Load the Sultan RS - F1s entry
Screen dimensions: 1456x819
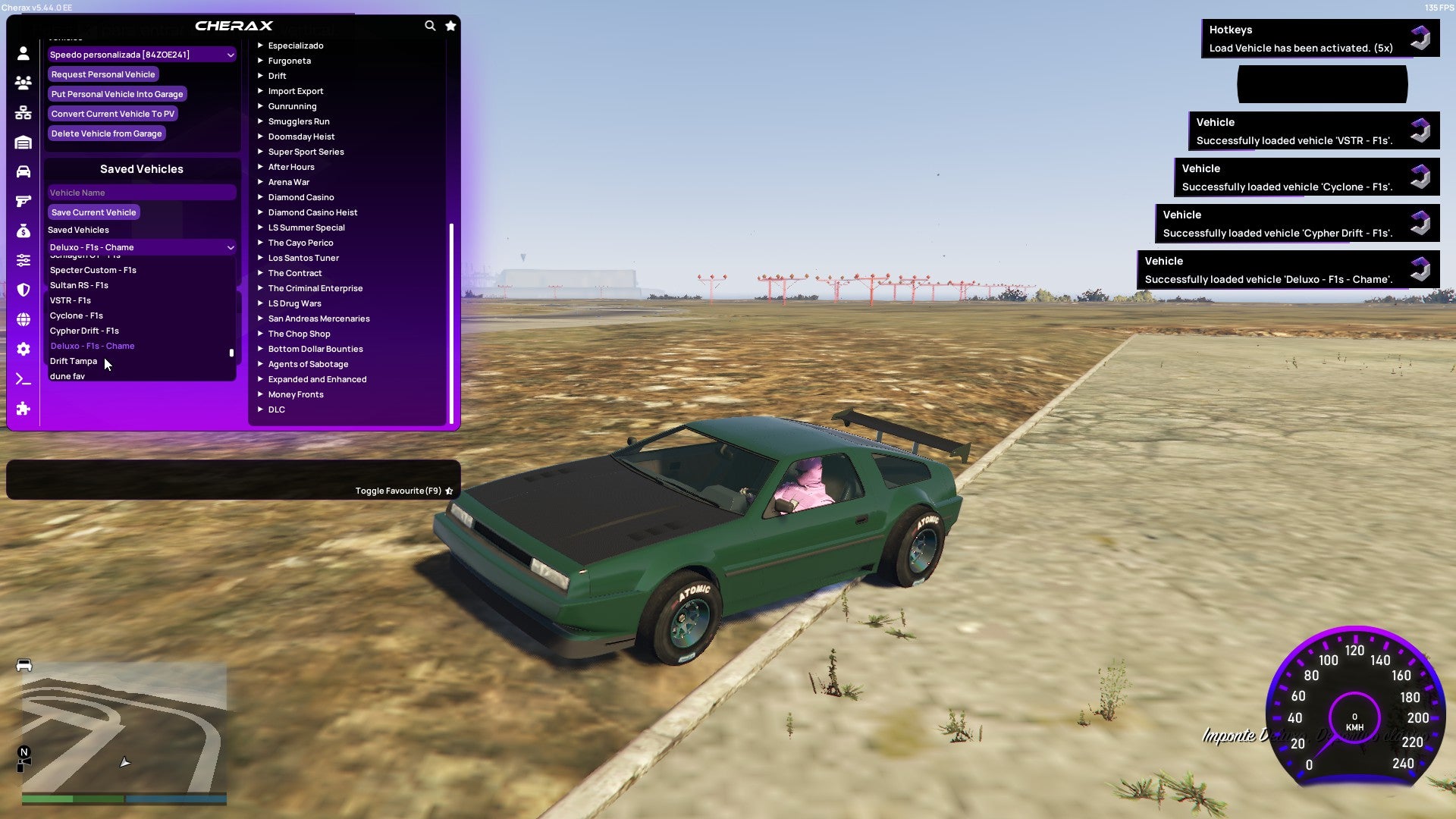79,285
